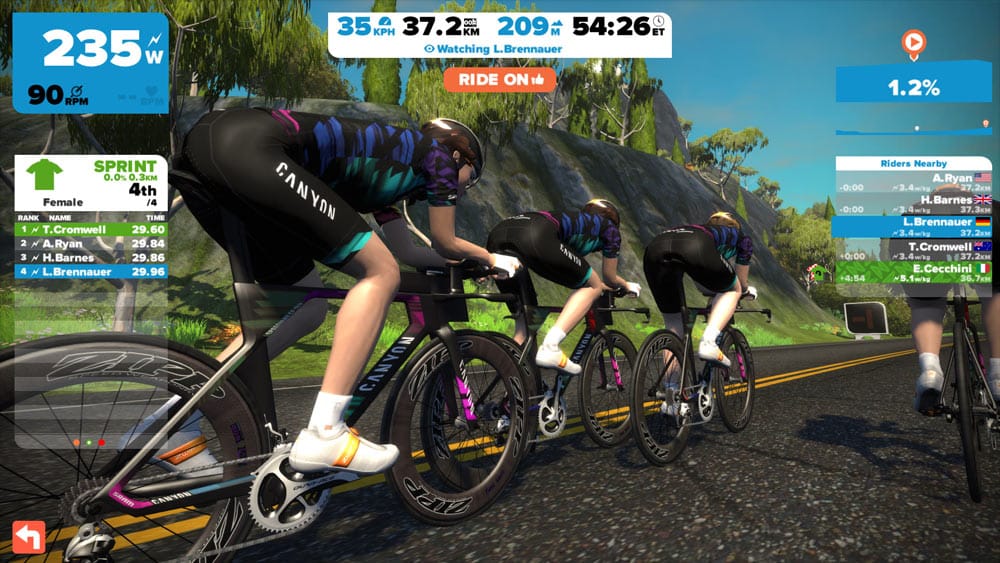
Task: Click the orange back arrow button
Action: tap(28, 537)
